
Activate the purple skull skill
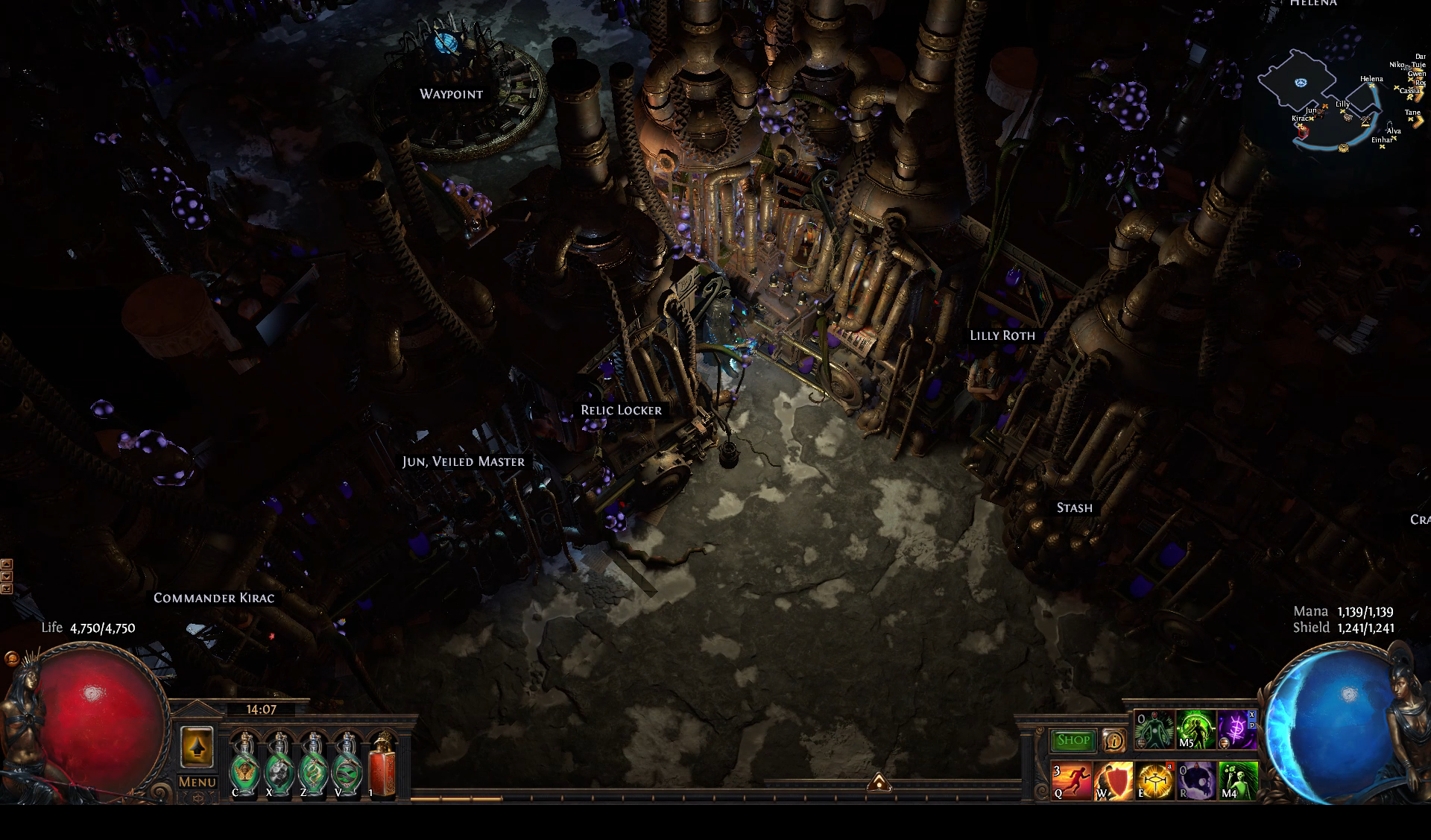click(1196, 780)
